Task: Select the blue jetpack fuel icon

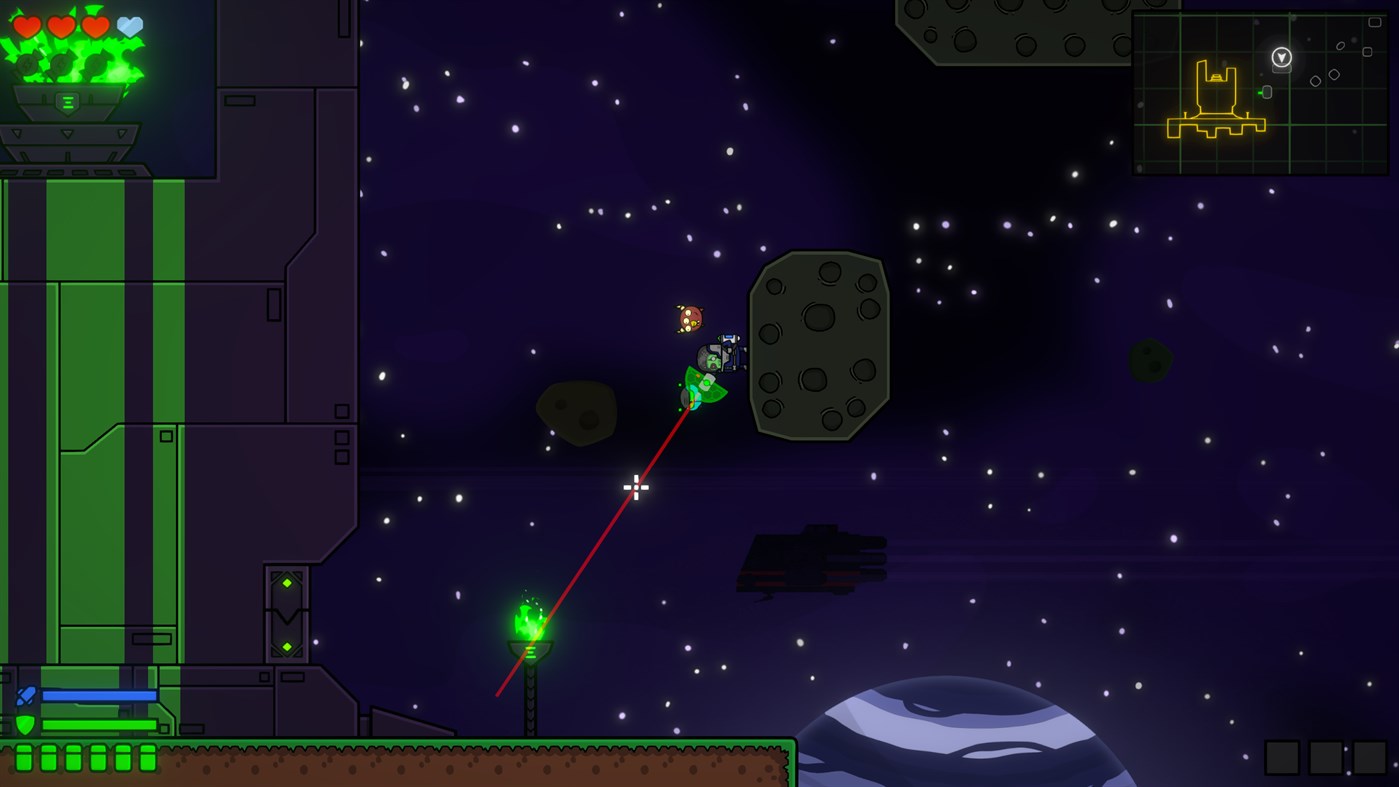Action: (25, 693)
